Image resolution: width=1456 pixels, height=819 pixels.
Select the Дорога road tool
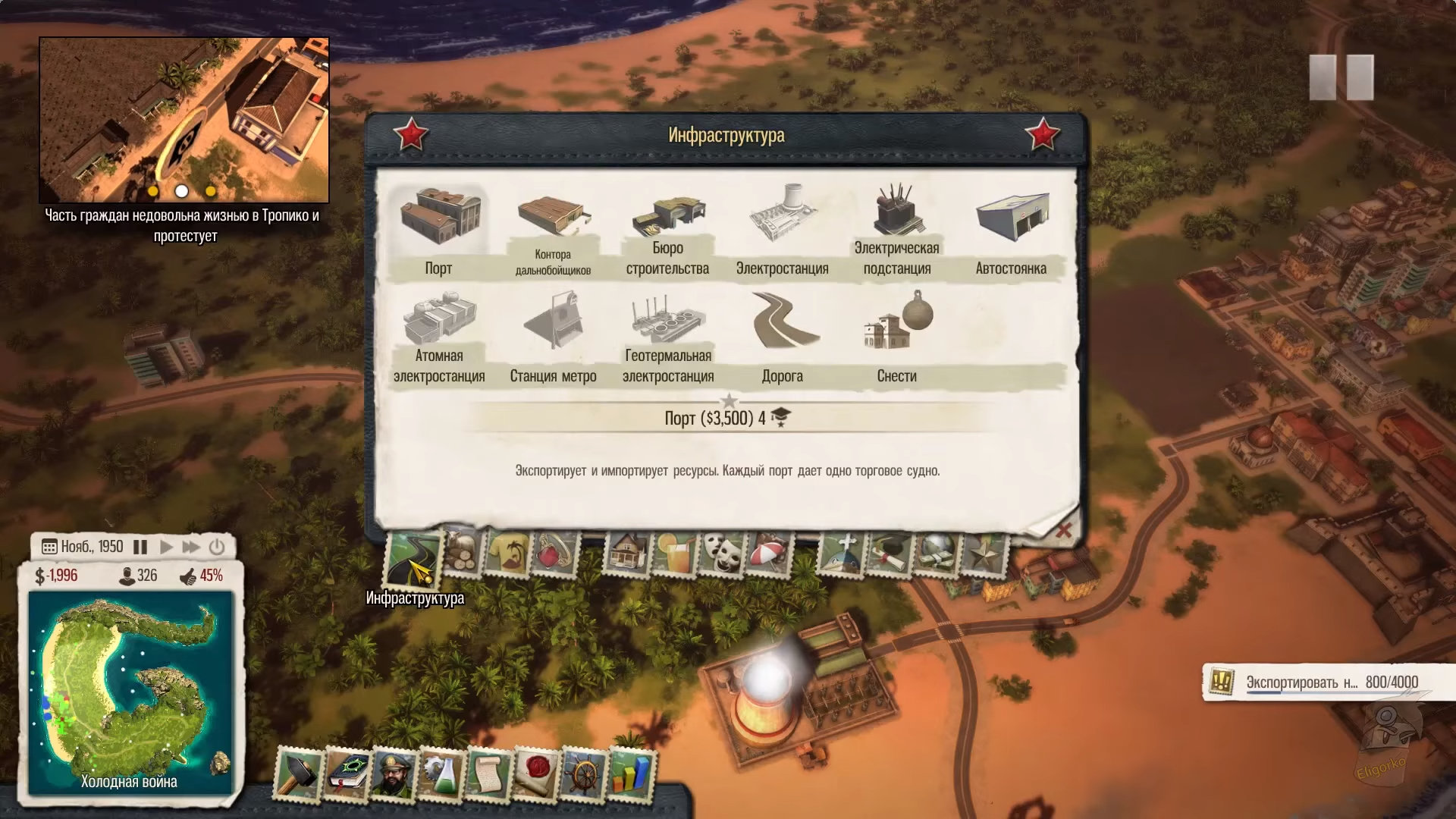(782, 337)
